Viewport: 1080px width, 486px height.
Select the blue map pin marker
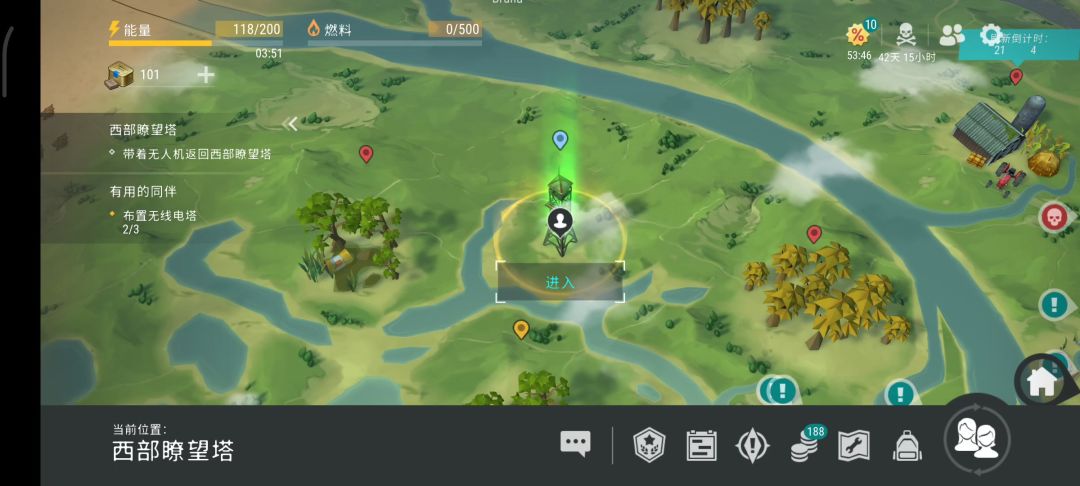560,139
